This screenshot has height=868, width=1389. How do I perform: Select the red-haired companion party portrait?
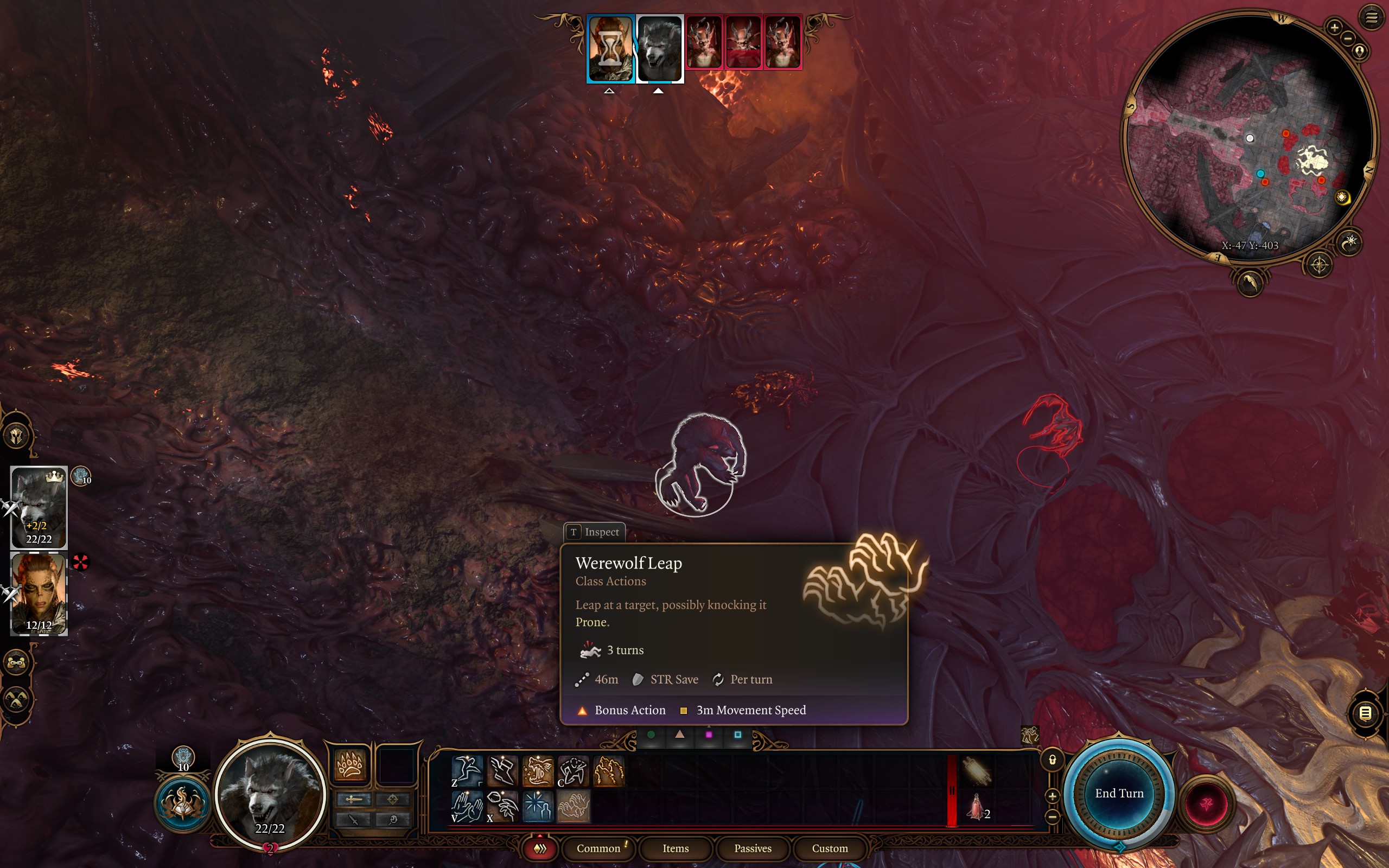[x=39, y=594]
